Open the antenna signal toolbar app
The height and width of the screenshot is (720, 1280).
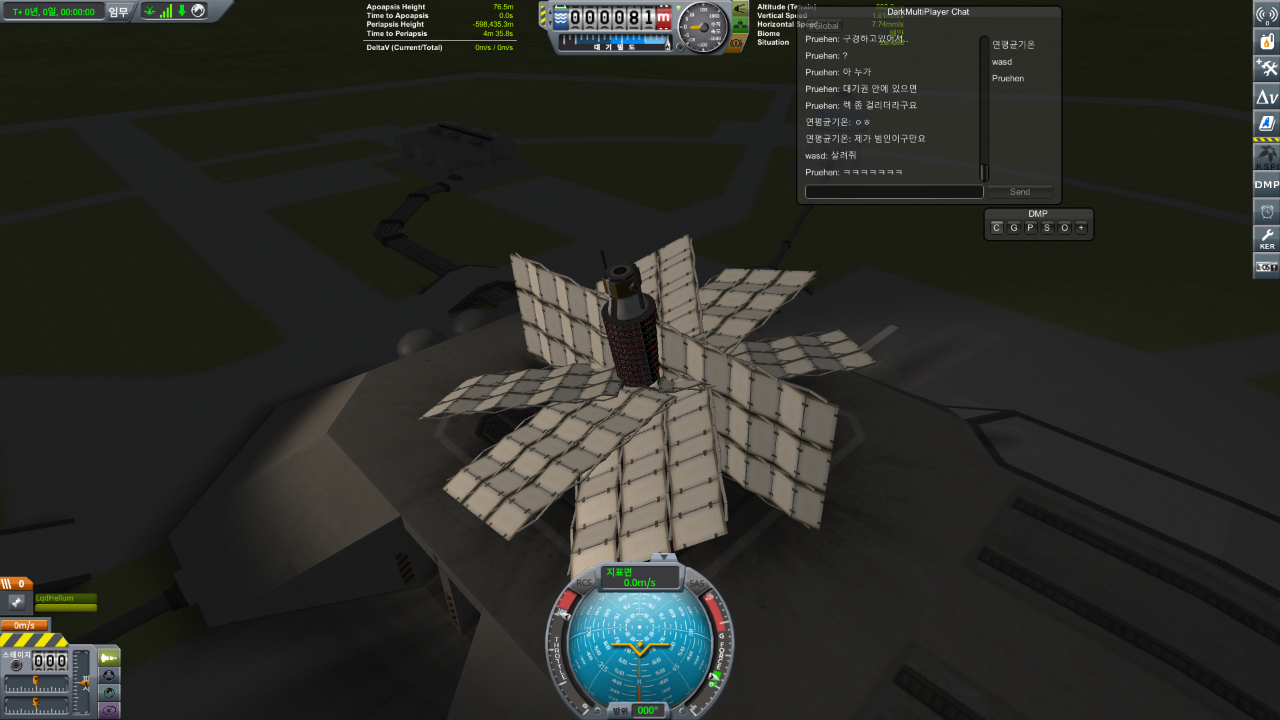pos(1267,14)
